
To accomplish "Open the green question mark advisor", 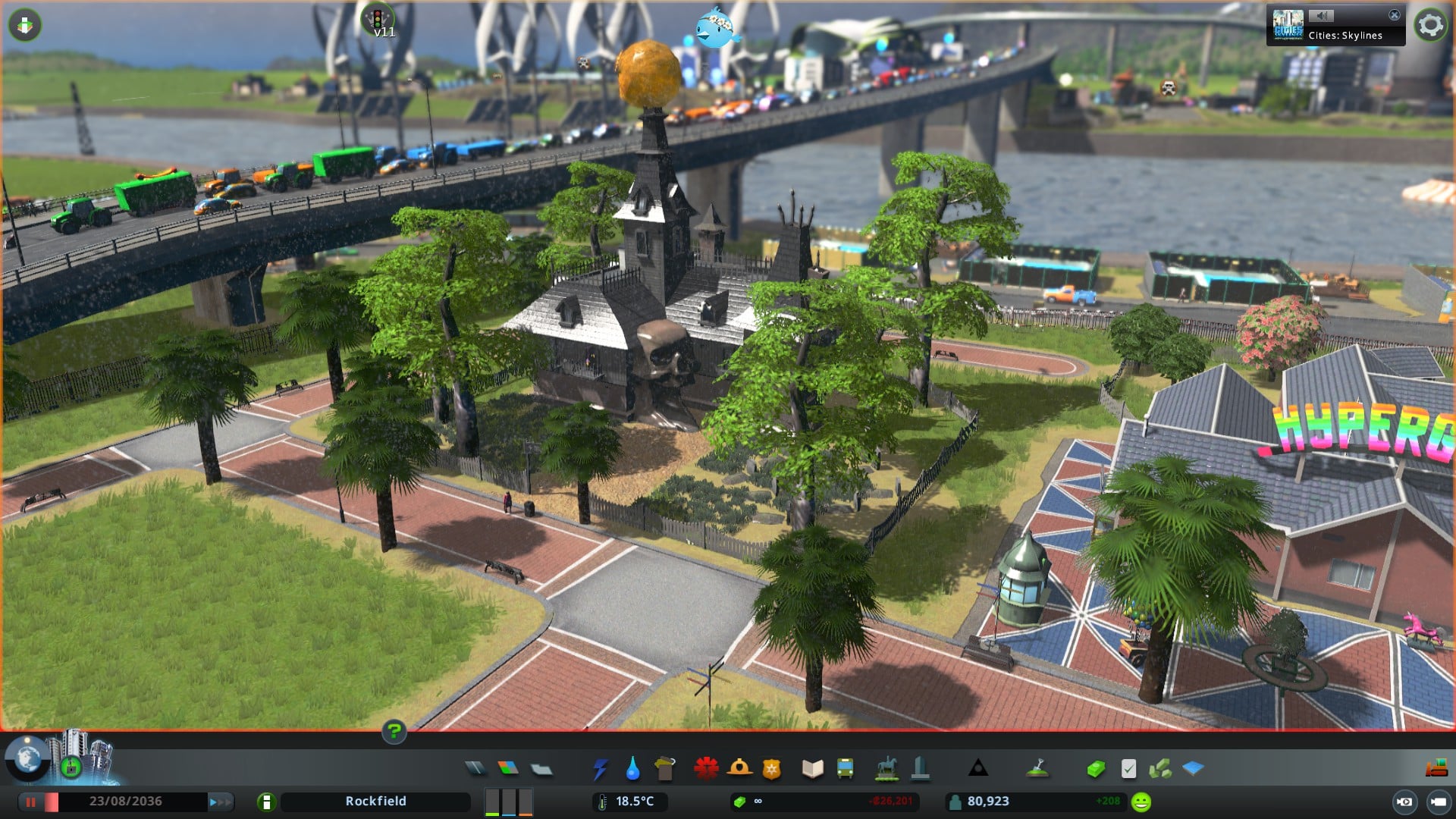I will pyautogui.click(x=394, y=731).
